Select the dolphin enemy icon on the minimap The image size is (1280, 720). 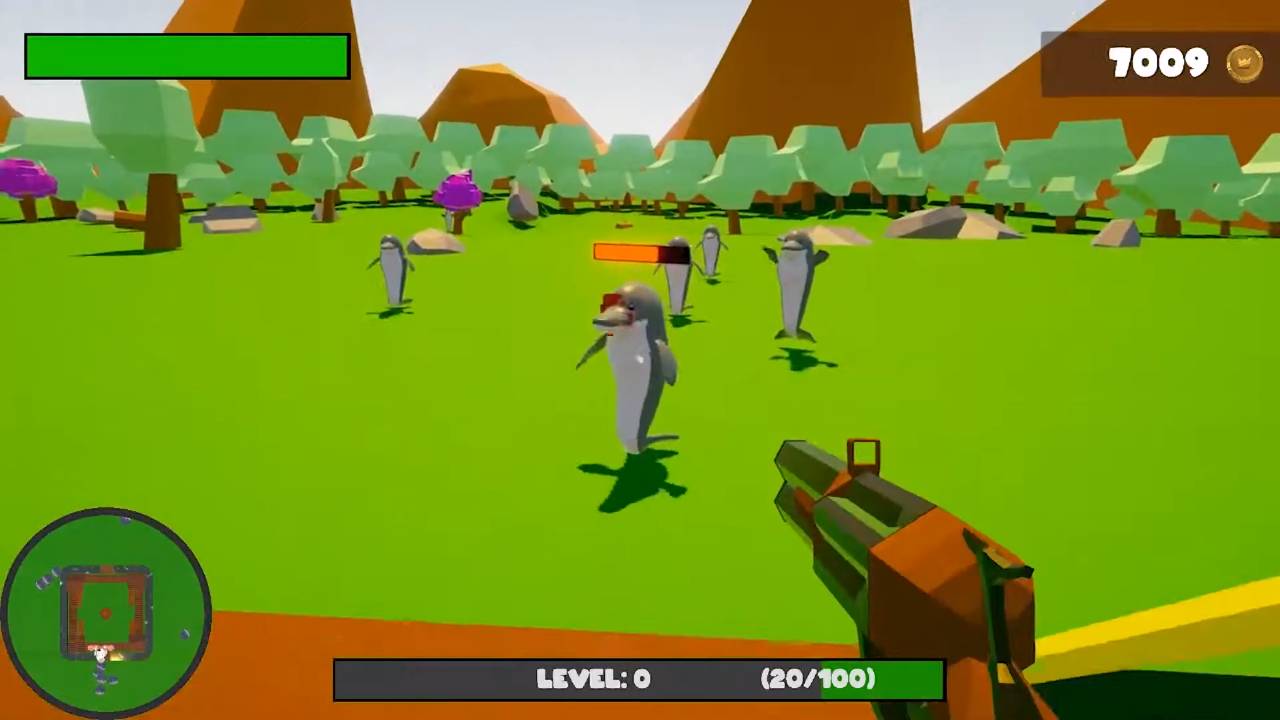183,633
